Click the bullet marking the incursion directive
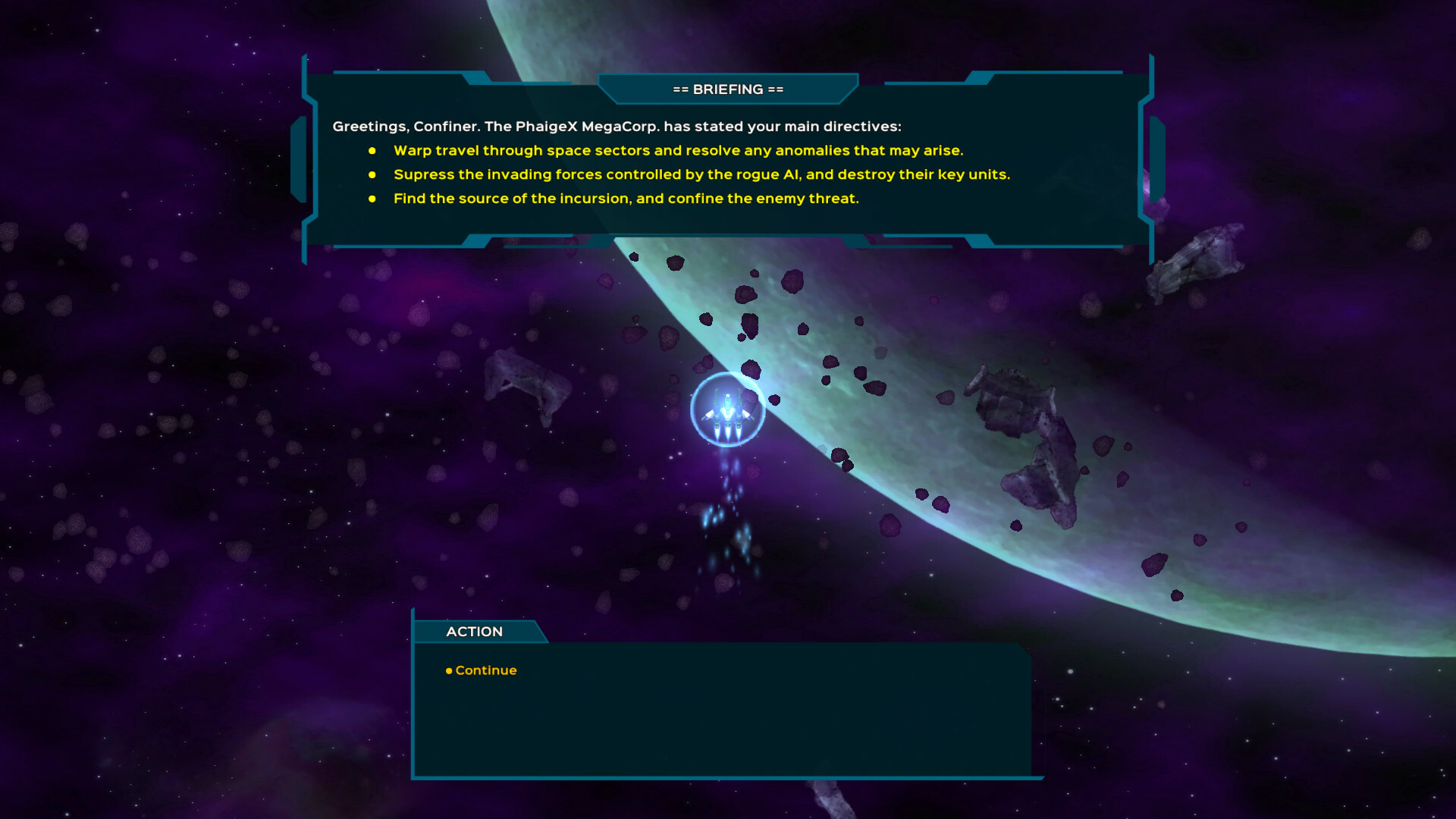Image resolution: width=1456 pixels, height=819 pixels. pos(372,199)
